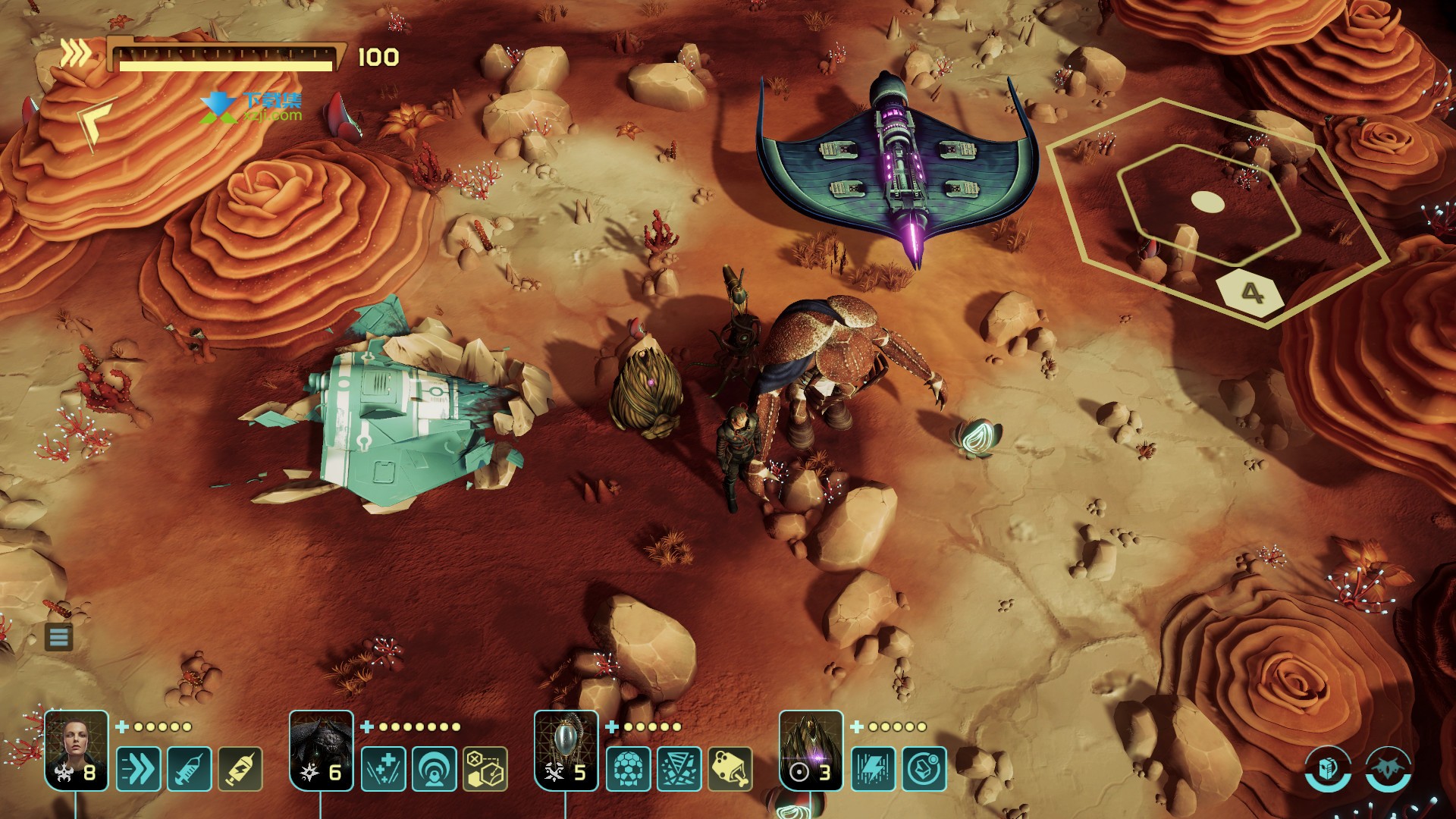This screenshot has height=819, width=1456.
Task: Use the blue syringe ability
Action: (x=190, y=769)
